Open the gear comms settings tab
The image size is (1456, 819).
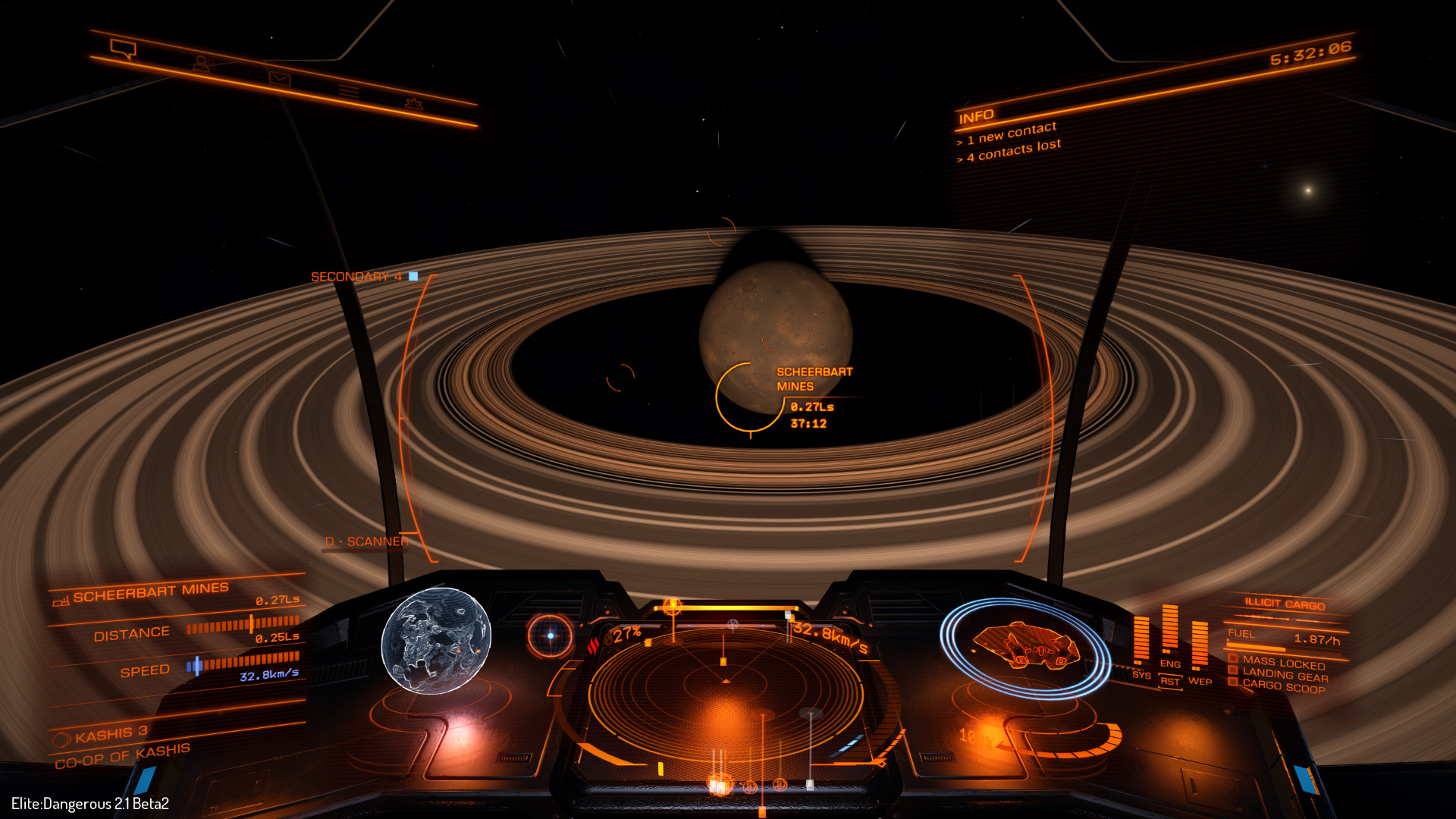pos(413,103)
